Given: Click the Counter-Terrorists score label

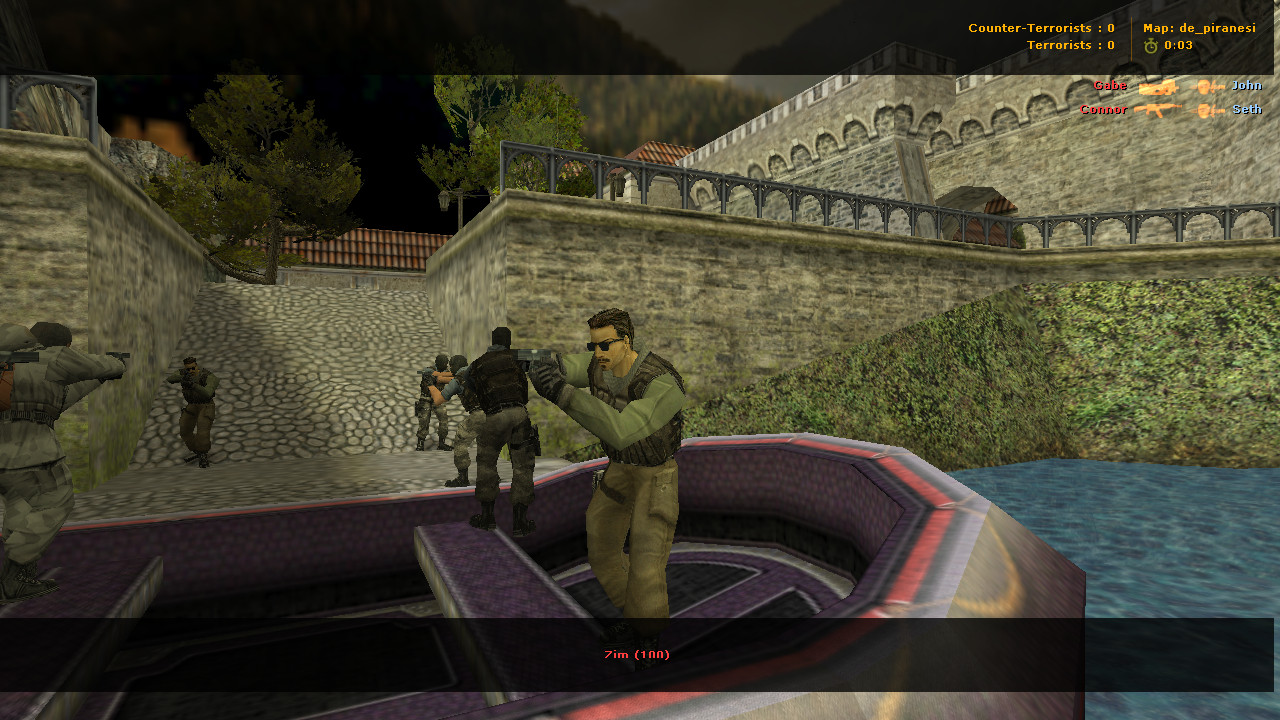Looking at the screenshot, I should pos(1040,28).
